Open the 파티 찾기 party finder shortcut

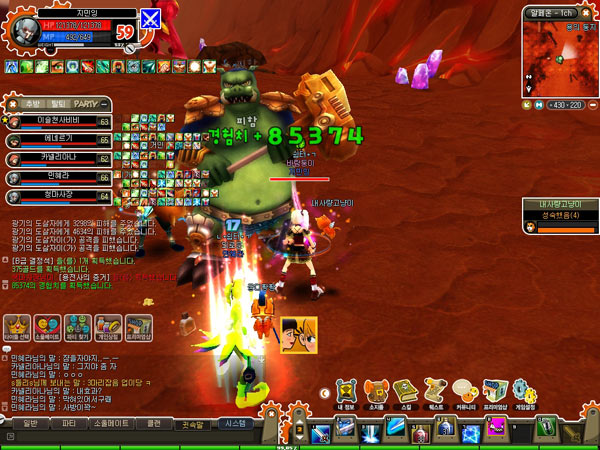pos(75,327)
